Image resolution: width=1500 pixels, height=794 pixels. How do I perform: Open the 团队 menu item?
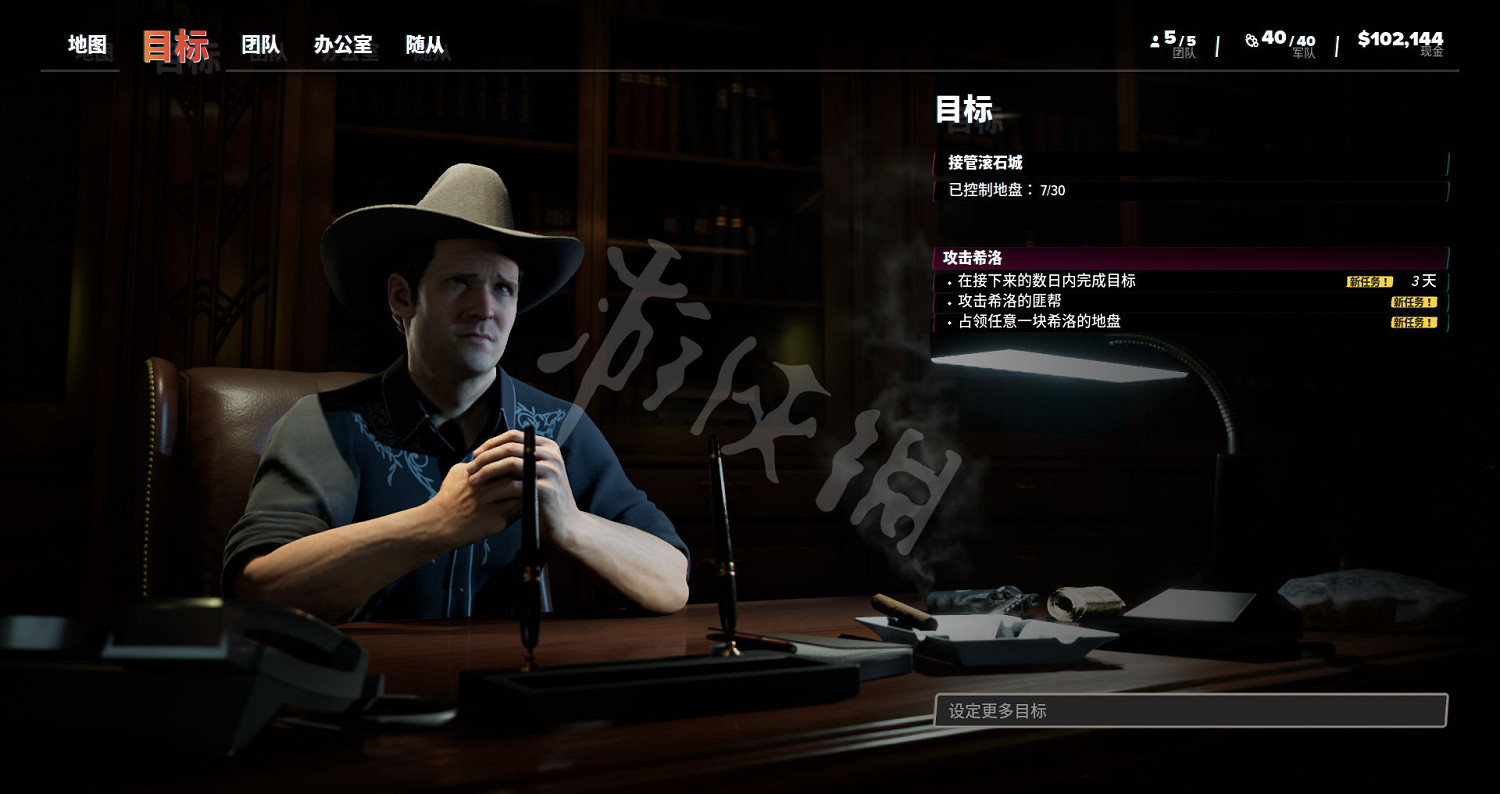coord(260,45)
